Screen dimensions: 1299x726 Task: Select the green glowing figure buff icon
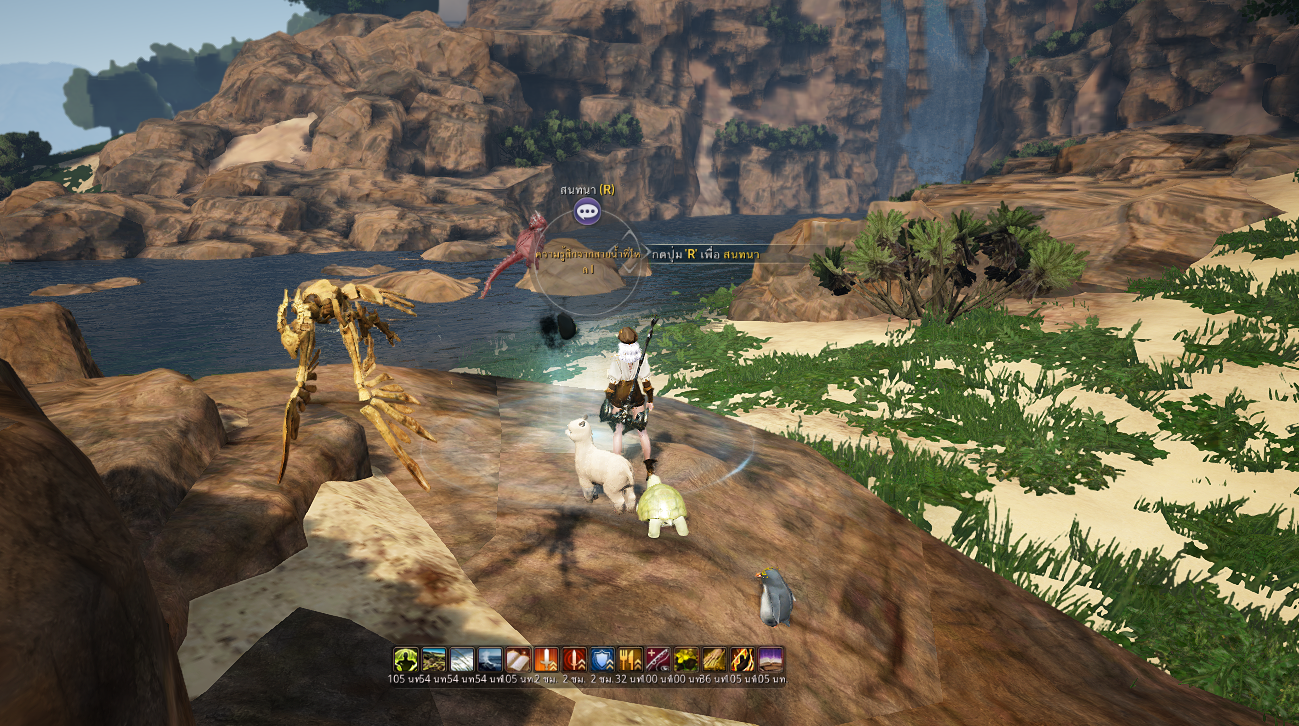[x=405, y=659]
